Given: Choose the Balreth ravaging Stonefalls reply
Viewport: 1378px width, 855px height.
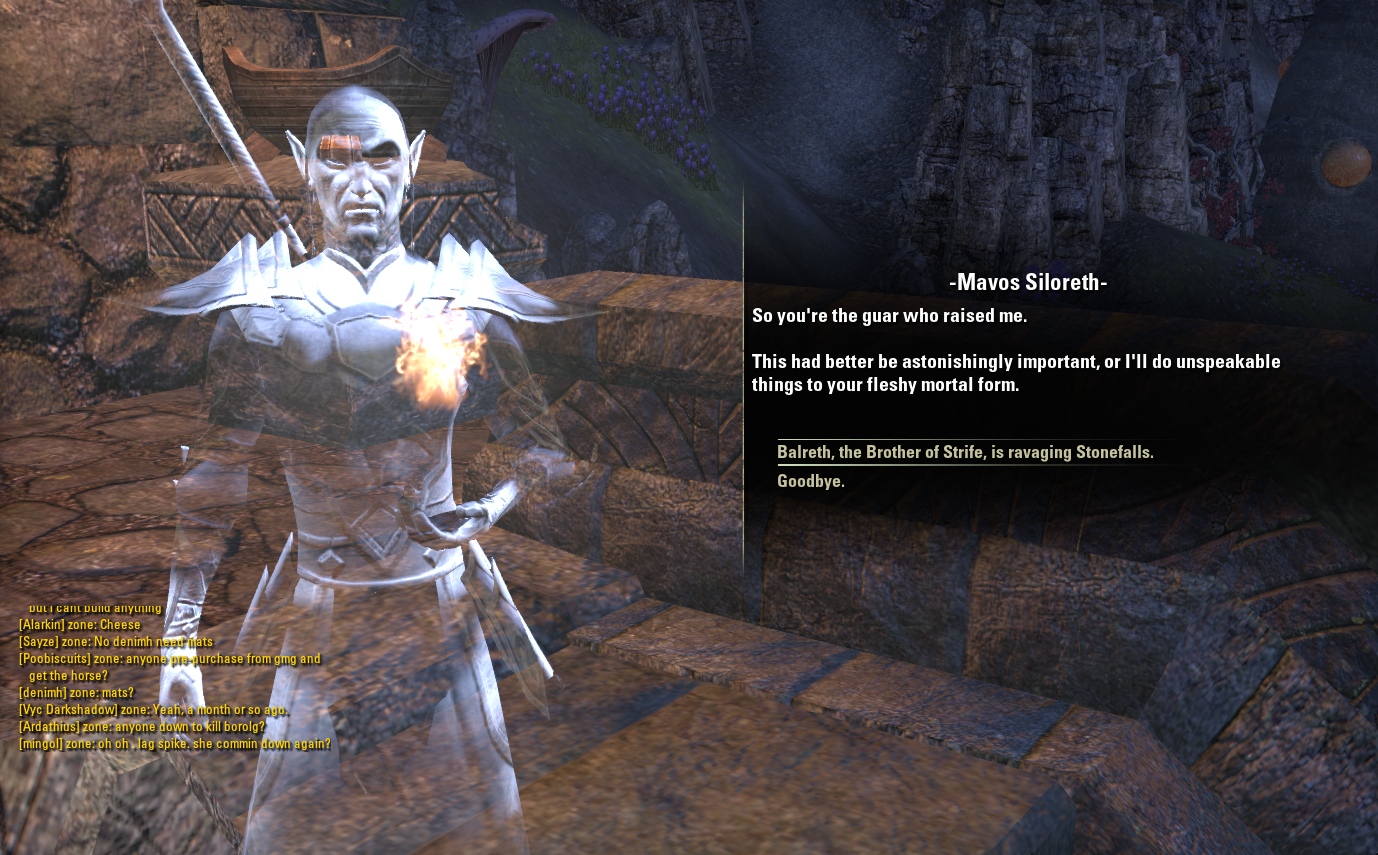Looking at the screenshot, I should 965,453.
